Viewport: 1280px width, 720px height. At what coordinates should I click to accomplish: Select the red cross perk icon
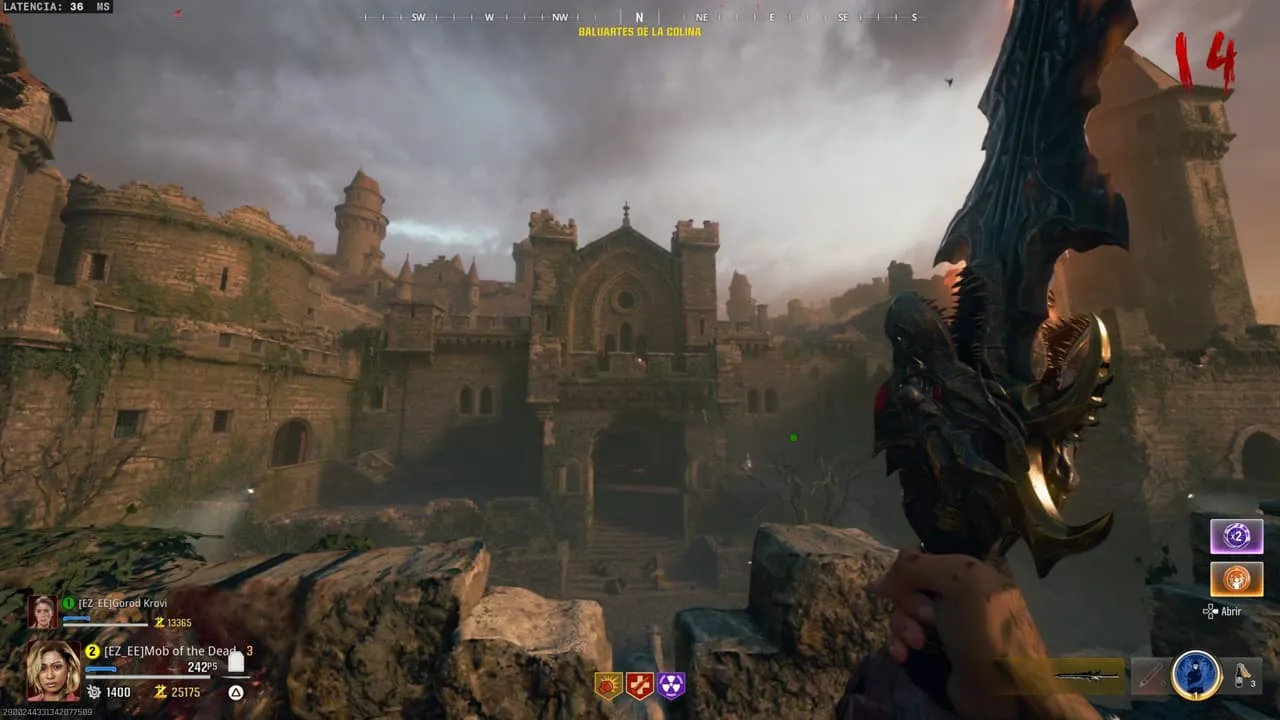[x=639, y=685]
